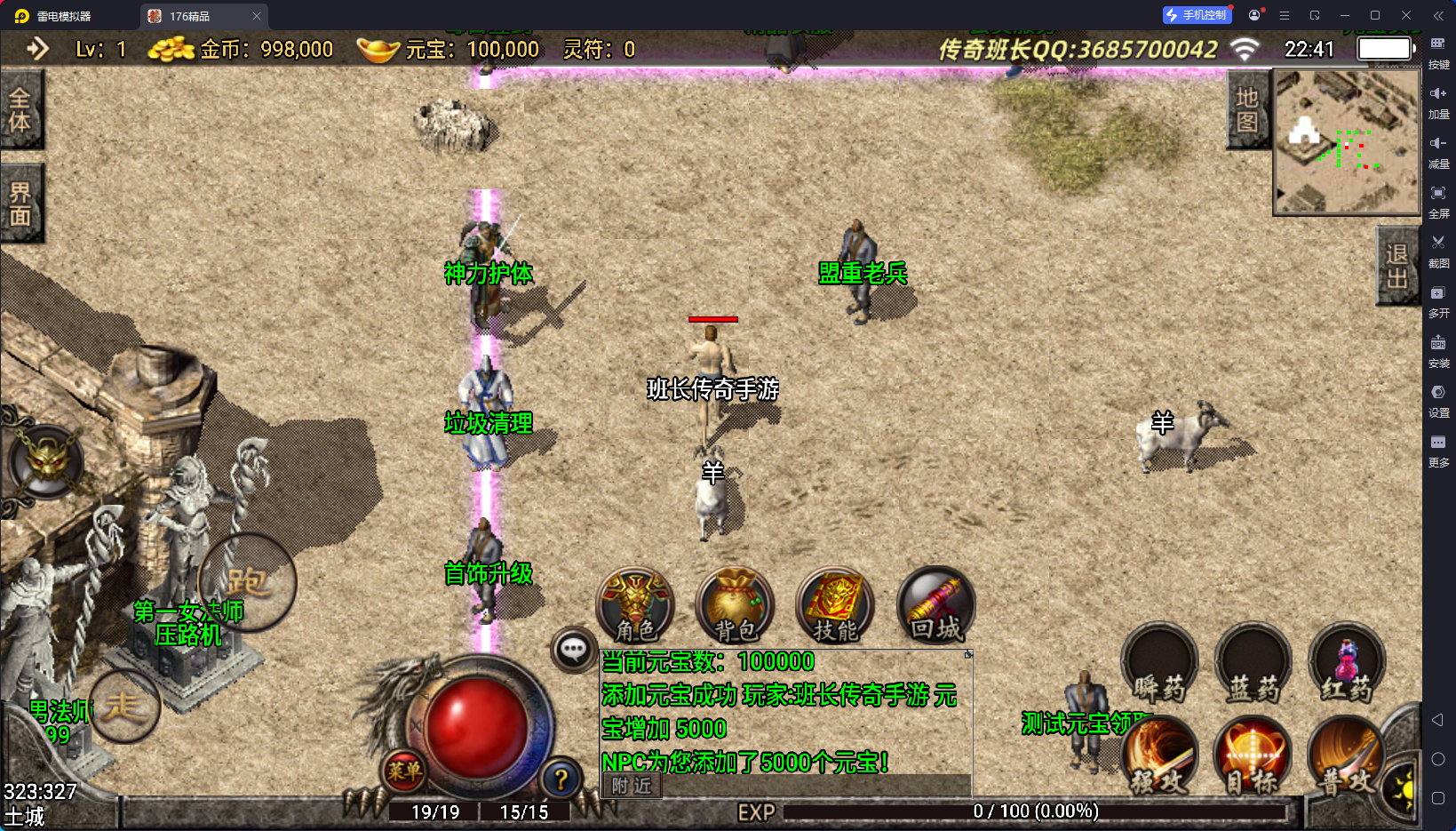Switch to 走 walk mode
This screenshot has width=1456, height=831.
(x=123, y=707)
